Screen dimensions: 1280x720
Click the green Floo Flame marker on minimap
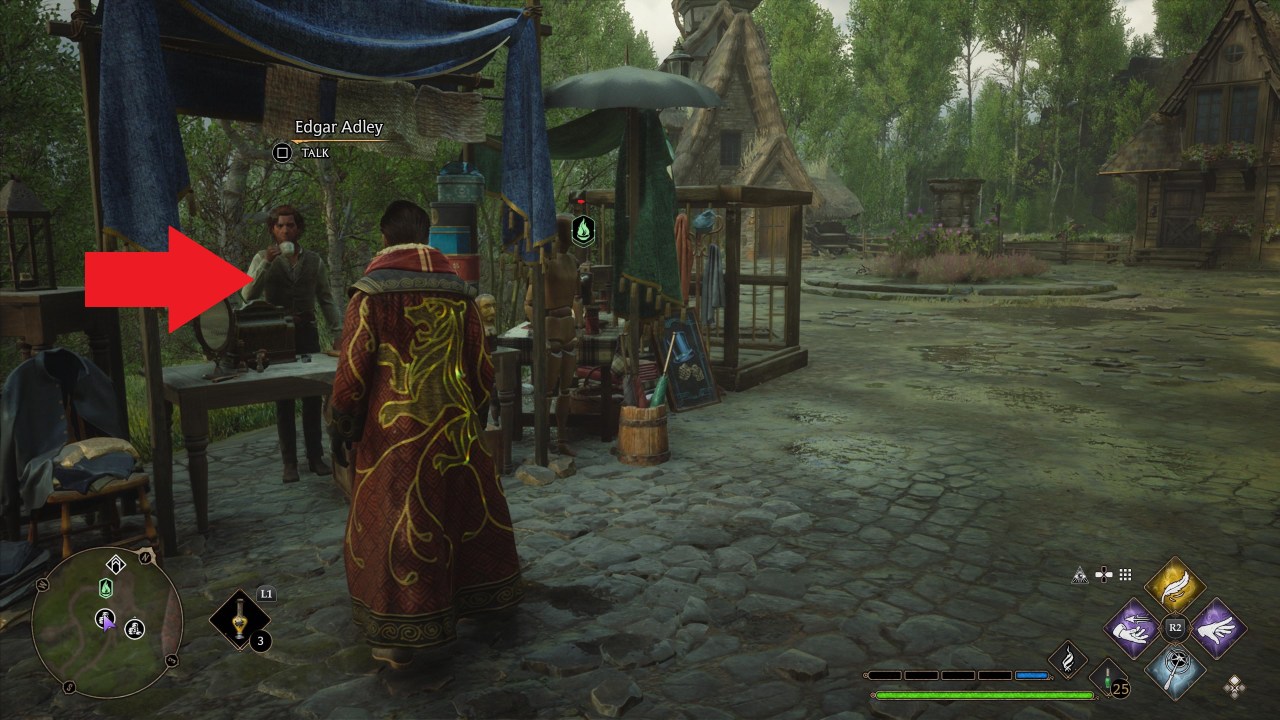[106, 587]
